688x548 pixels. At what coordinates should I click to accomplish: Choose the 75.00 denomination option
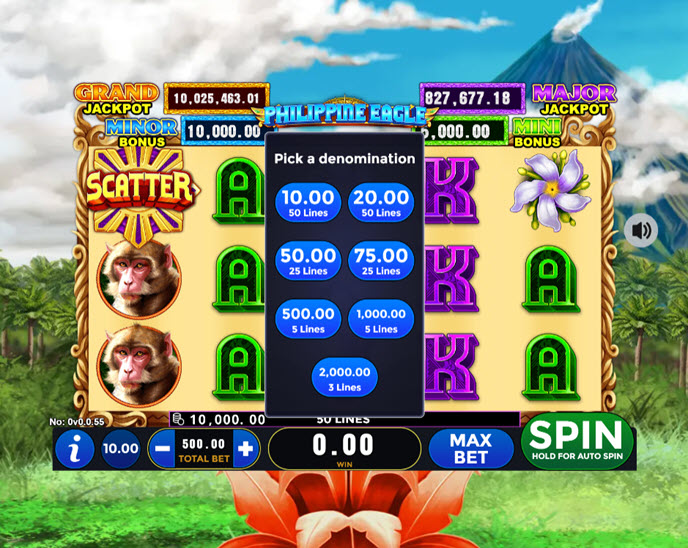[381, 261]
